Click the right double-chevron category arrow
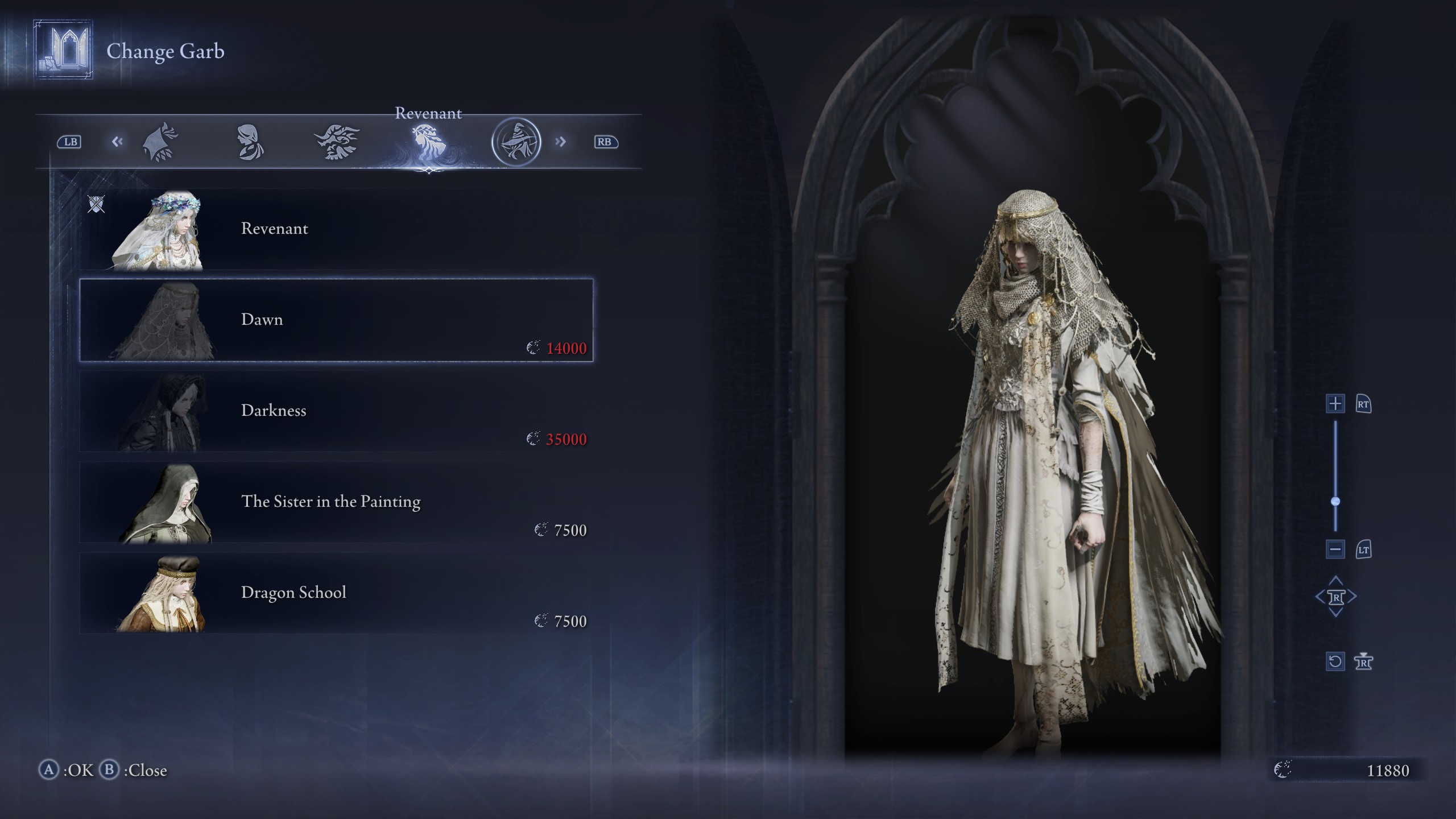Screen dimensions: 1456x819 pyautogui.click(x=562, y=142)
